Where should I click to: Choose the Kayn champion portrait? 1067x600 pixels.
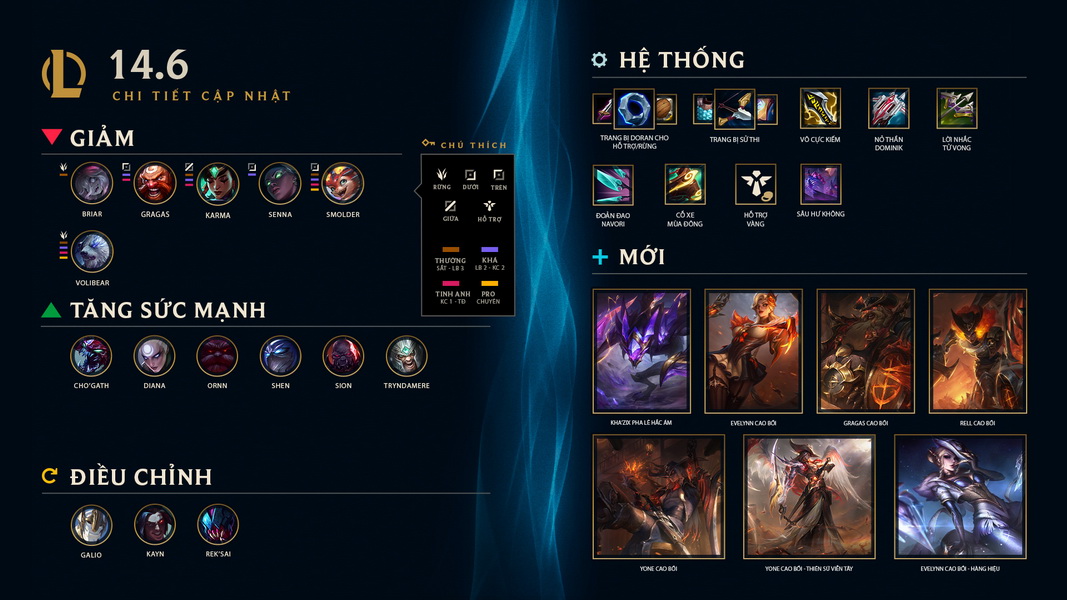click(154, 525)
